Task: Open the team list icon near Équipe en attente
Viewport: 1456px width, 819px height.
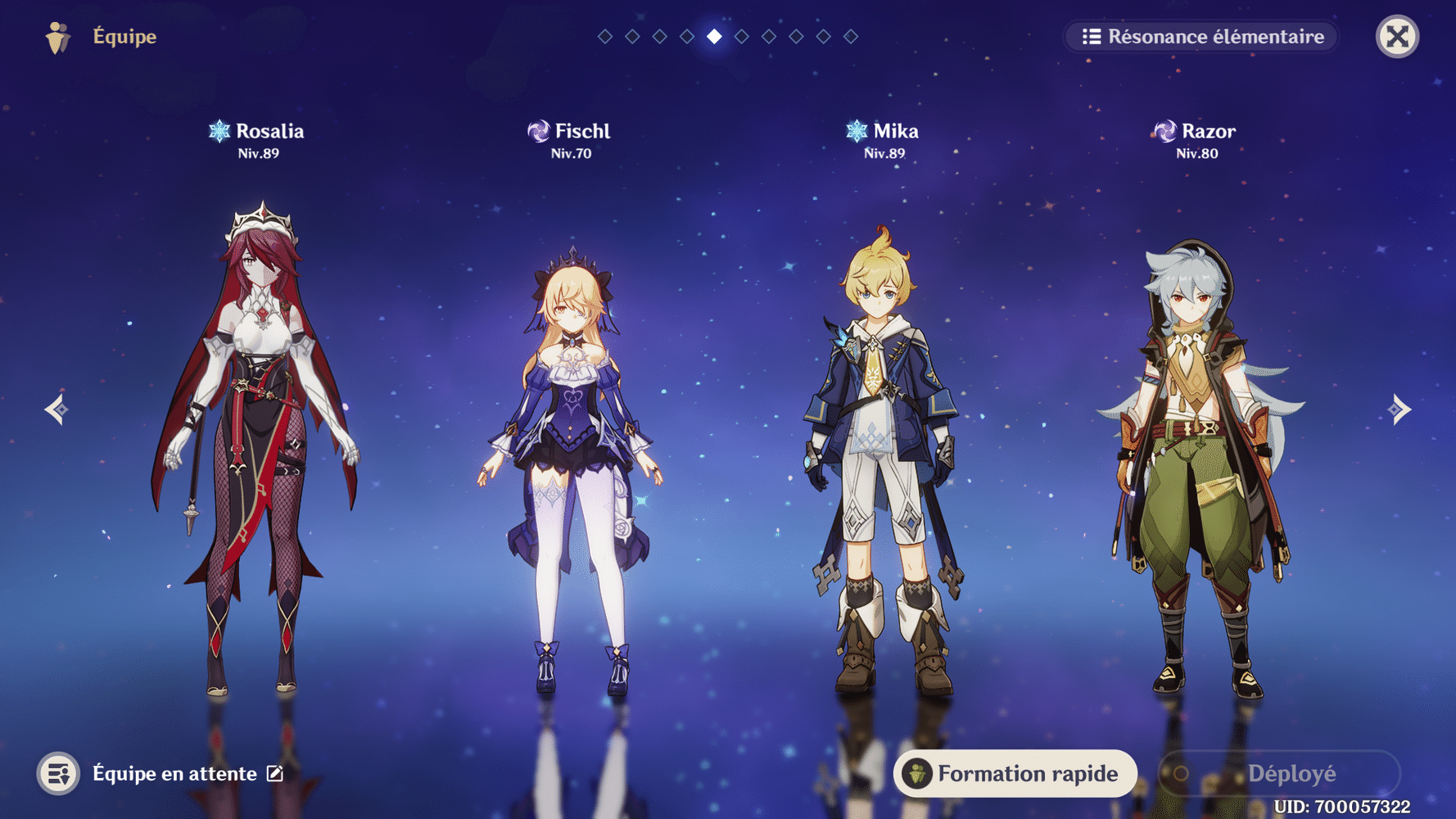Action: coord(57,772)
